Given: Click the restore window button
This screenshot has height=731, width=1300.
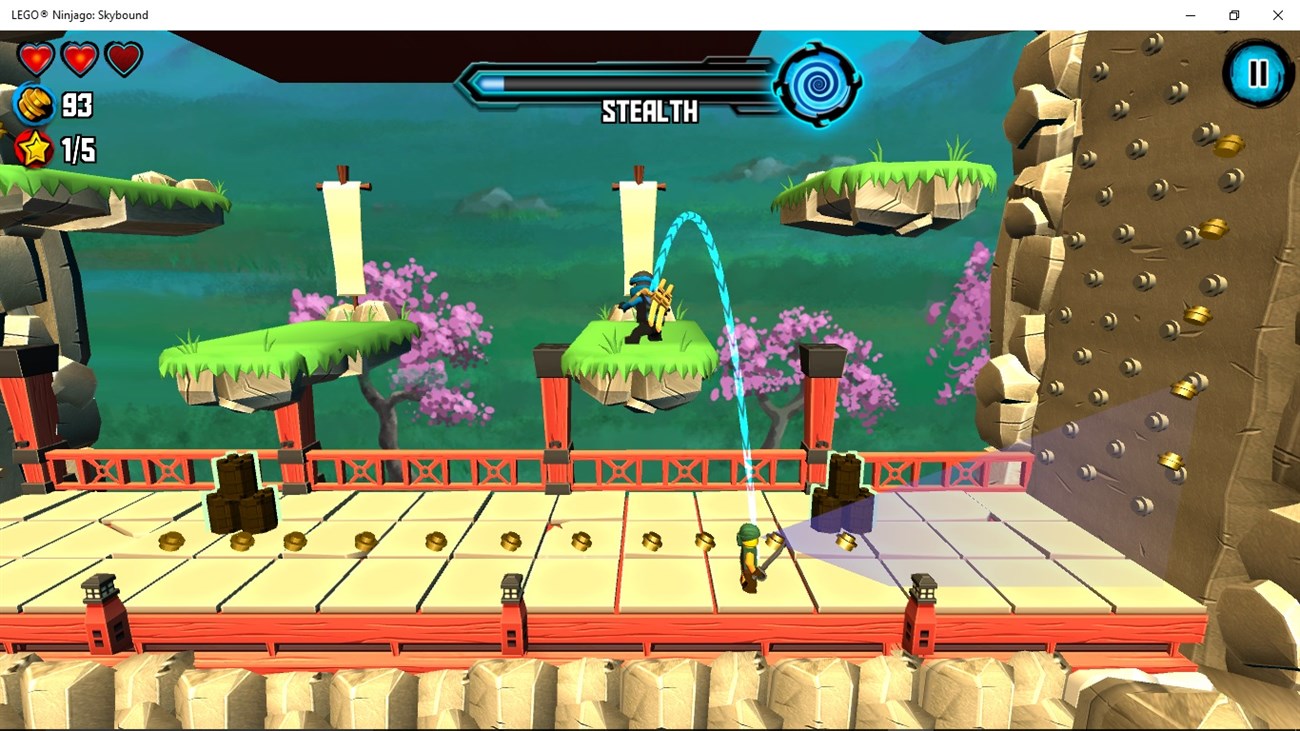Looking at the screenshot, I should [x=1233, y=15].
